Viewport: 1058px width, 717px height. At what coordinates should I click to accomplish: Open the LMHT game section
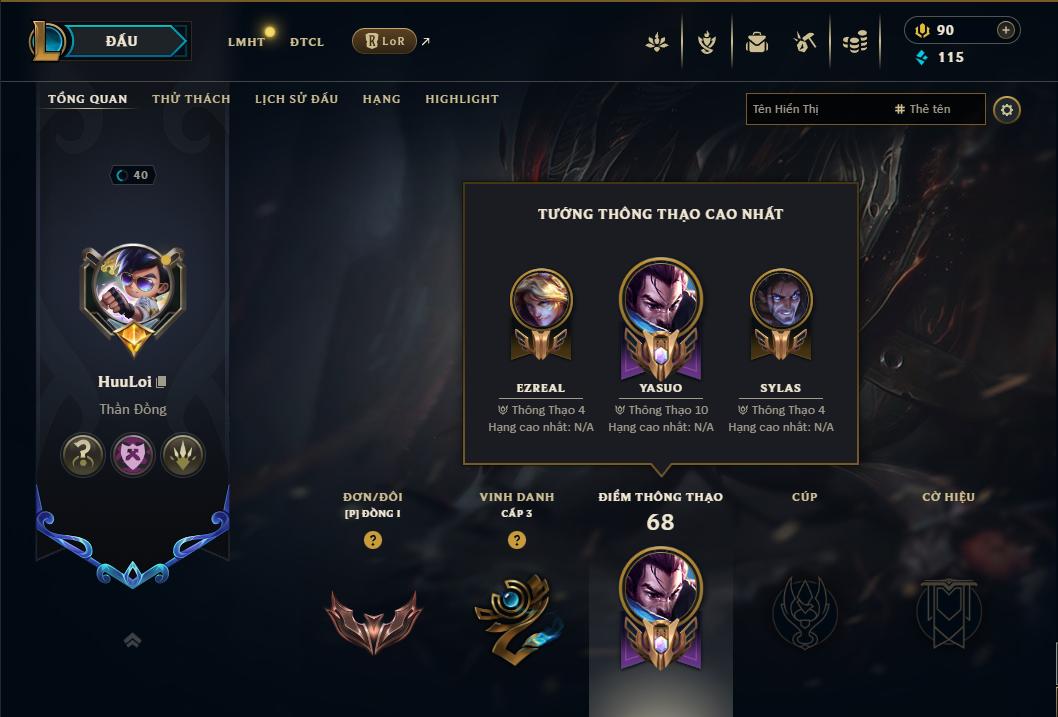point(246,42)
